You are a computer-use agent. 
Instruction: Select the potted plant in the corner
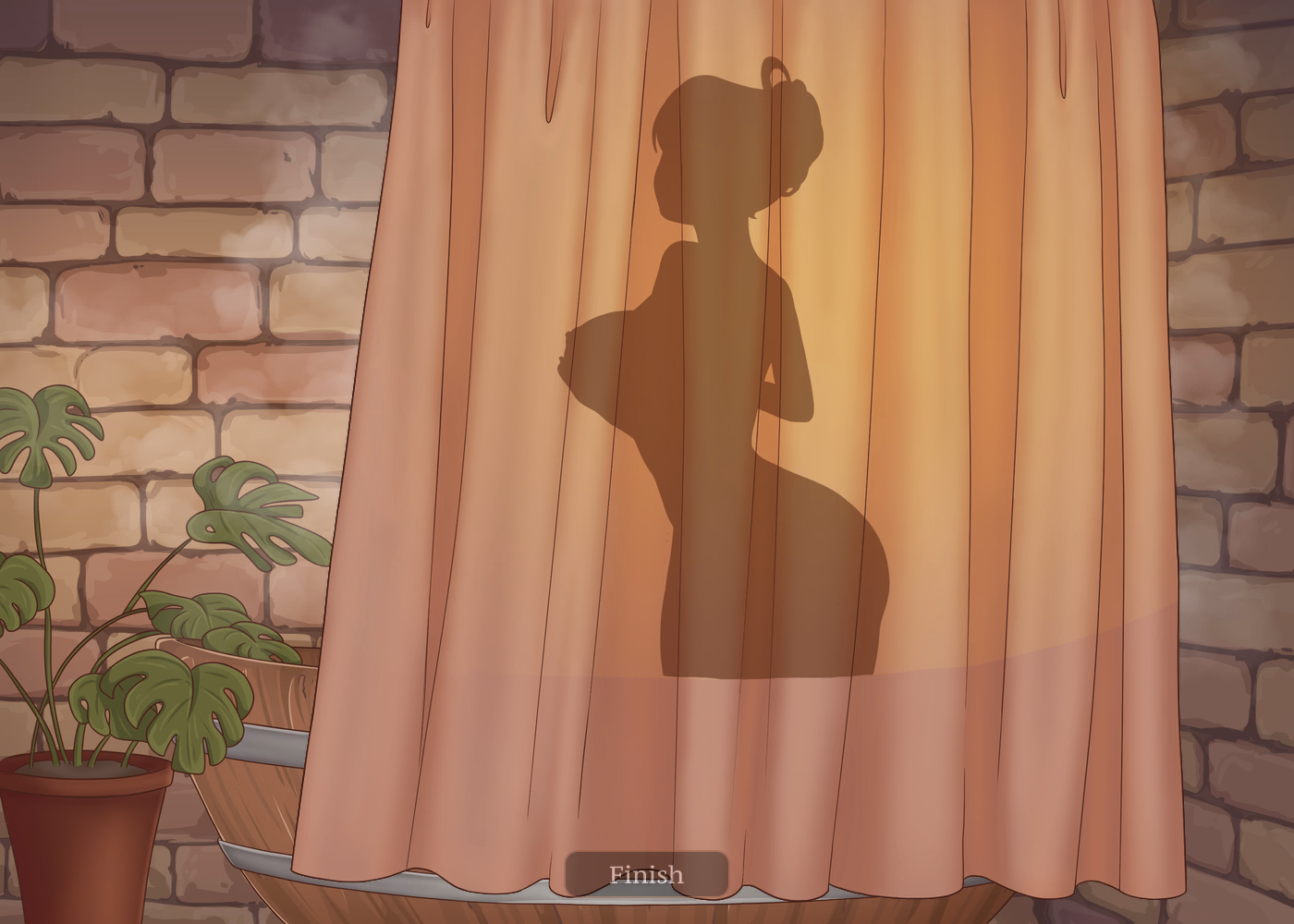pos(111,647)
